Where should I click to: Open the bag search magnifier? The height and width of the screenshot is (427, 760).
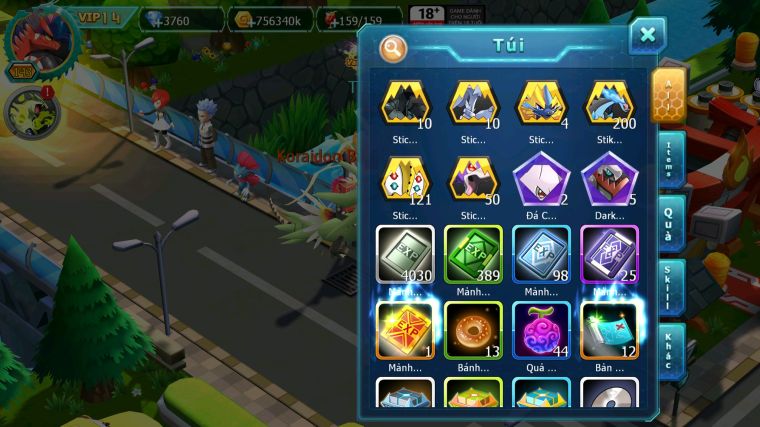coord(394,47)
